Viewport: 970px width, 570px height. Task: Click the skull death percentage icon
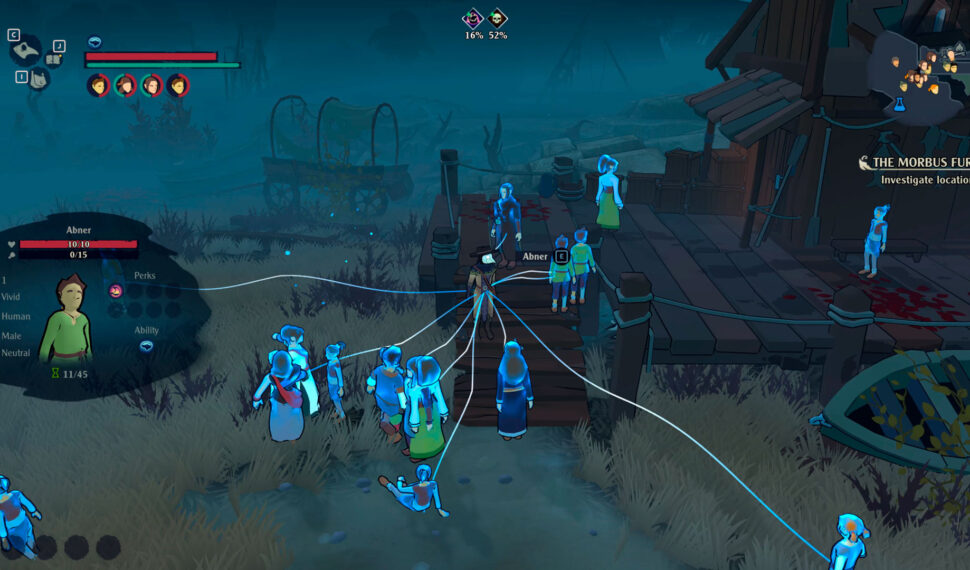[498, 18]
